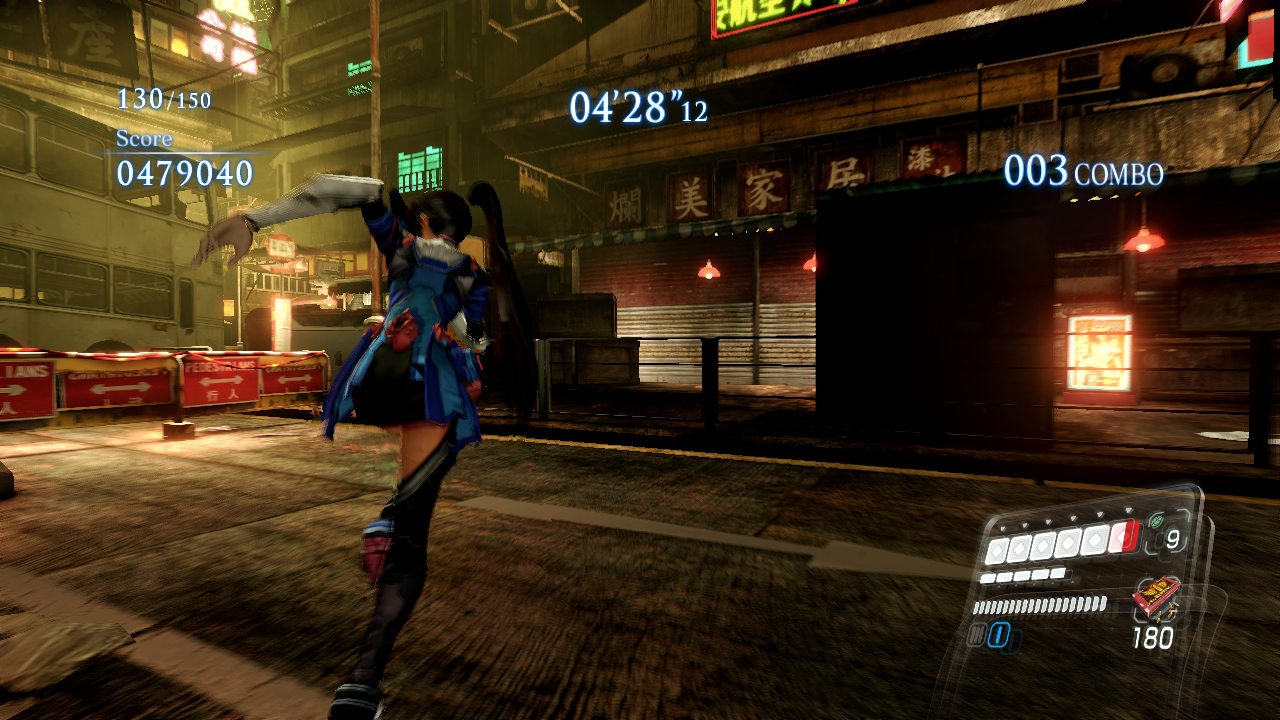Expand the chevron above the first health block
Image resolution: width=1280 pixels, height=720 pixels.
click(x=1002, y=528)
